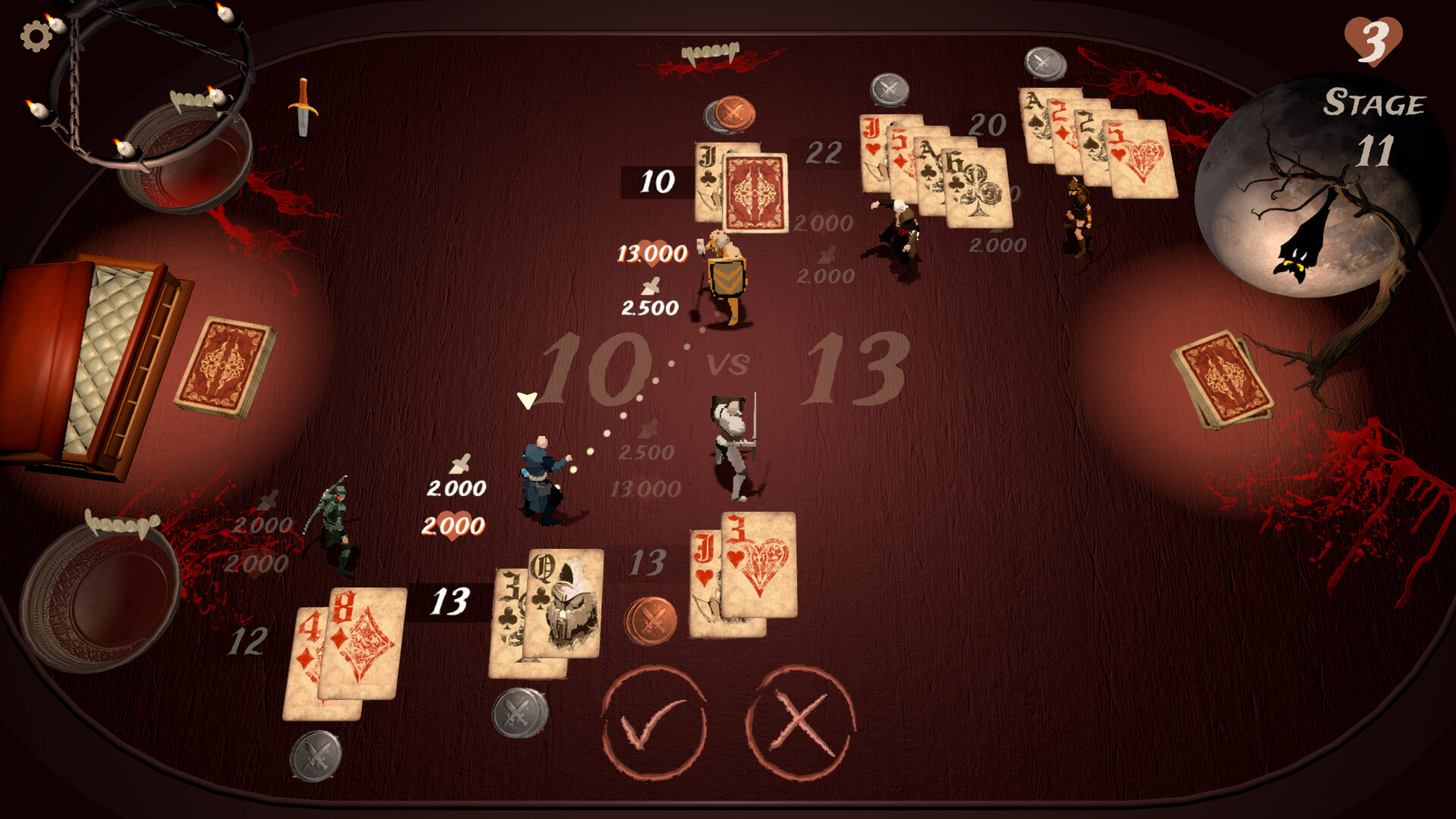Click the dagger lying on the table edge

pos(302,106)
